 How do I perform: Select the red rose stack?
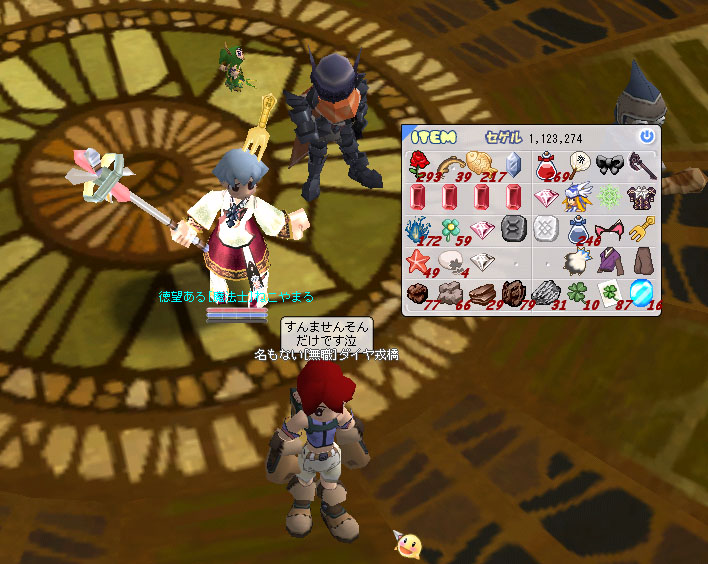[x=419, y=163]
